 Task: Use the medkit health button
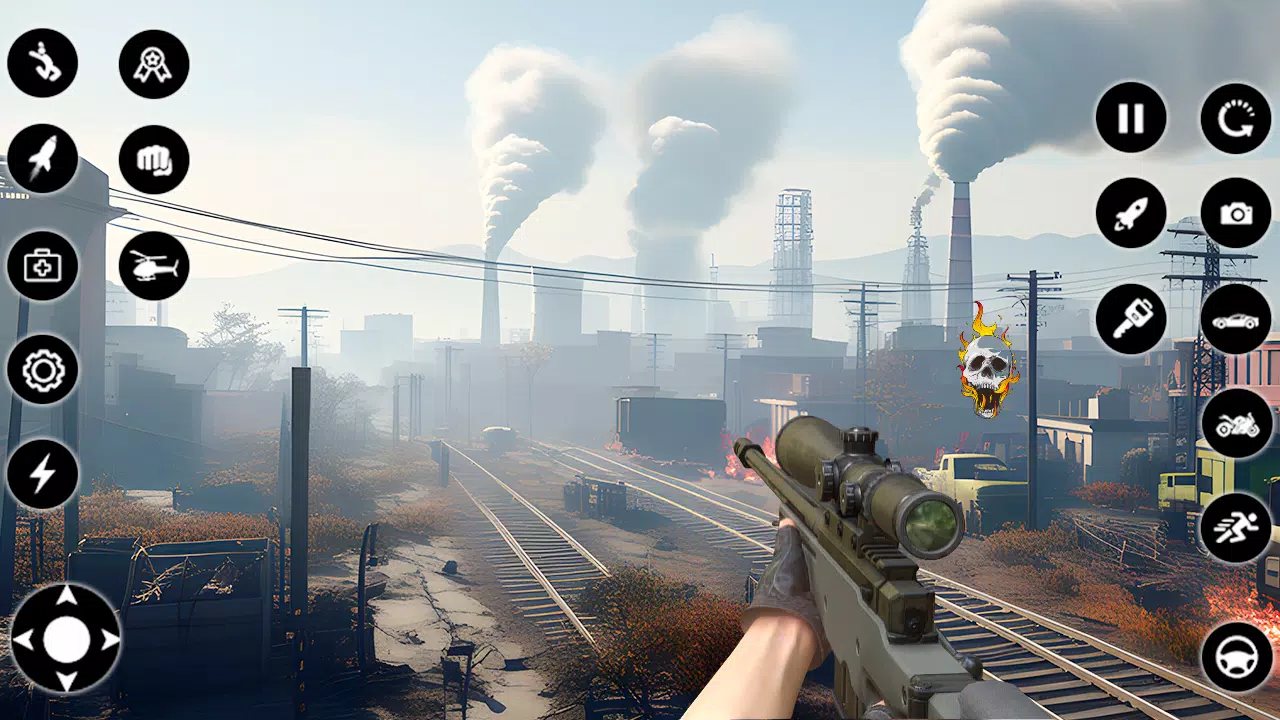(43, 266)
